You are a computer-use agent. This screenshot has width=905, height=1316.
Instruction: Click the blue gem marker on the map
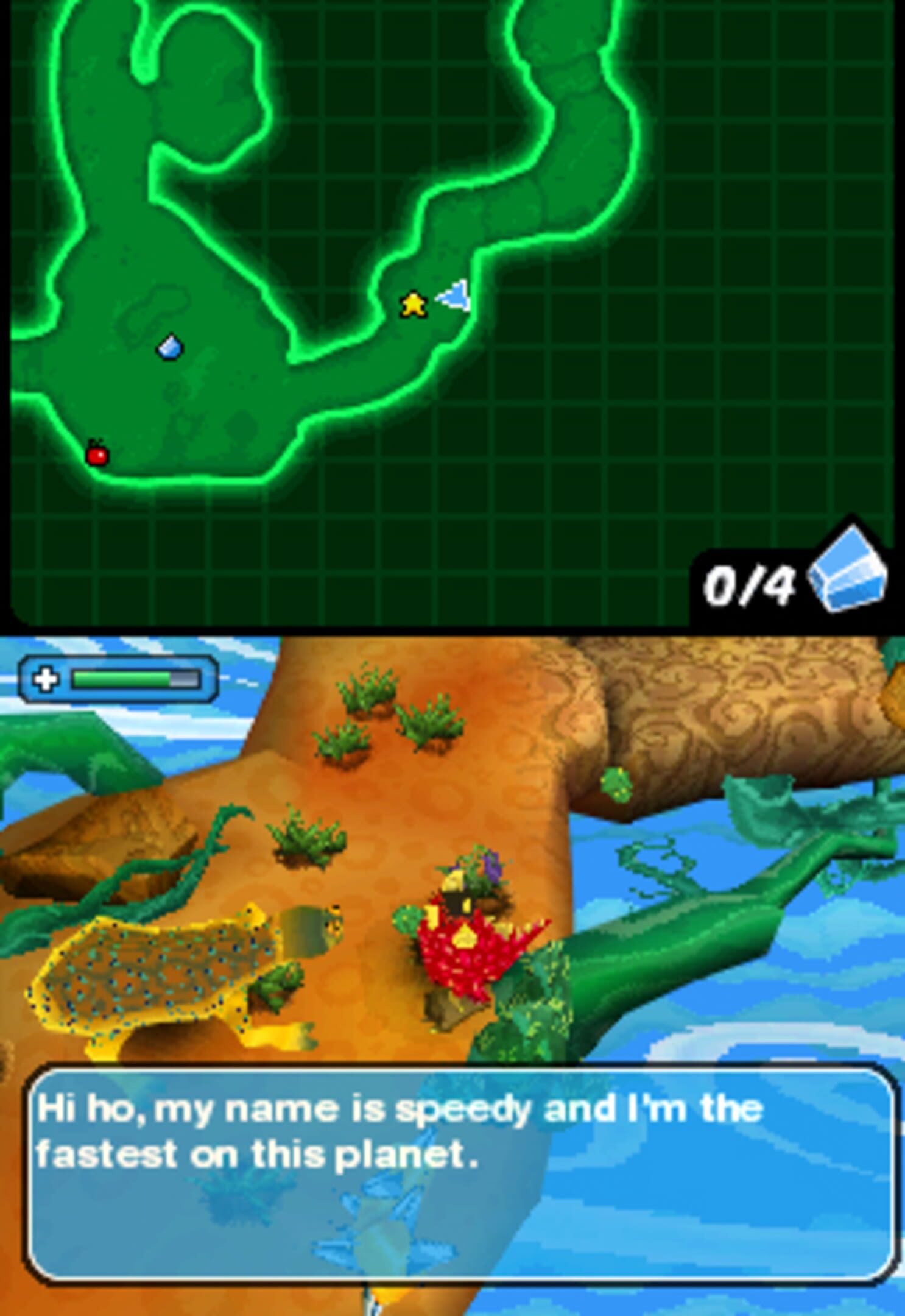pos(170,347)
